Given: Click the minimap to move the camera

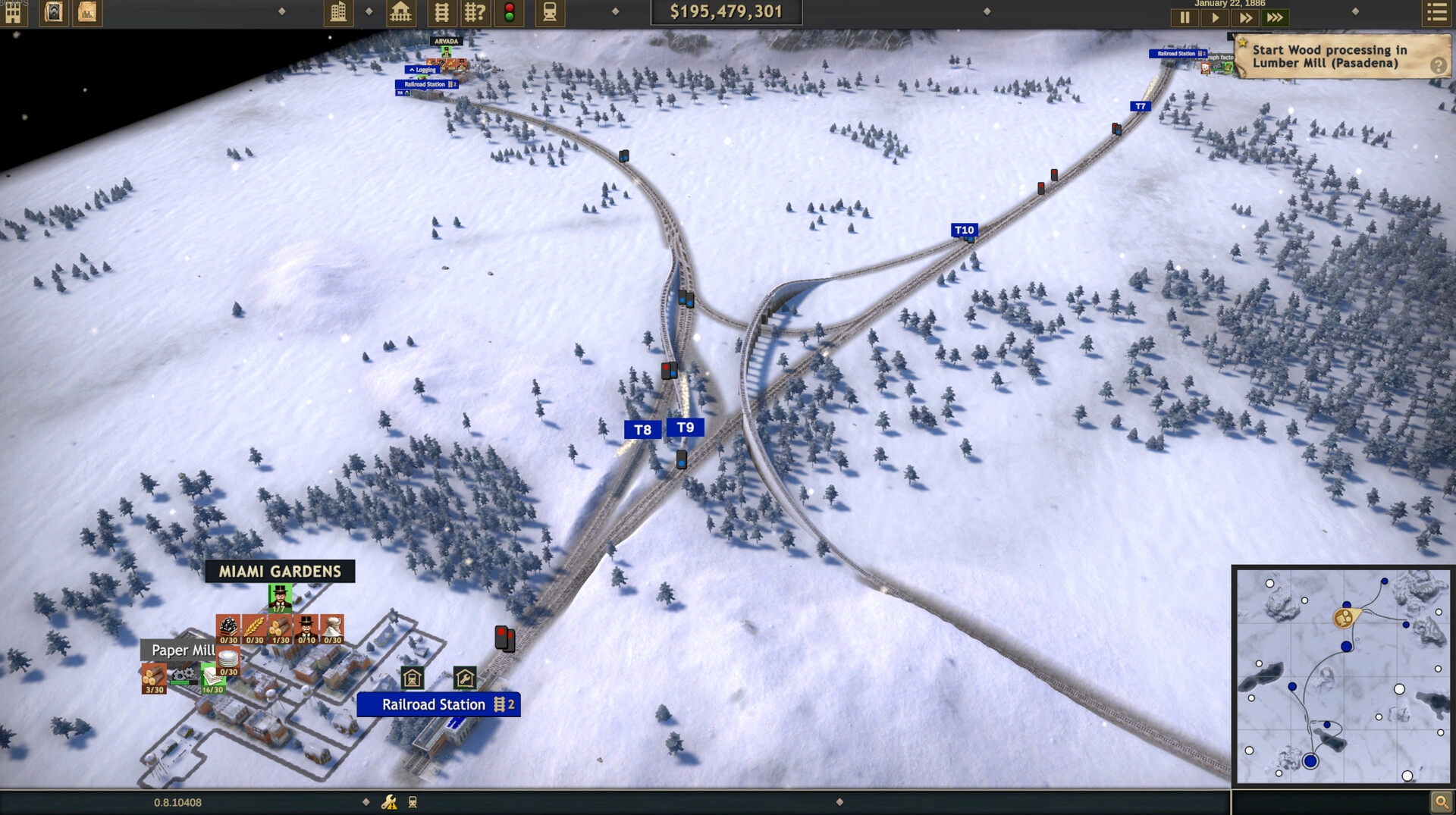Looking at the screenshot, I should click(x=1343, y=676).
